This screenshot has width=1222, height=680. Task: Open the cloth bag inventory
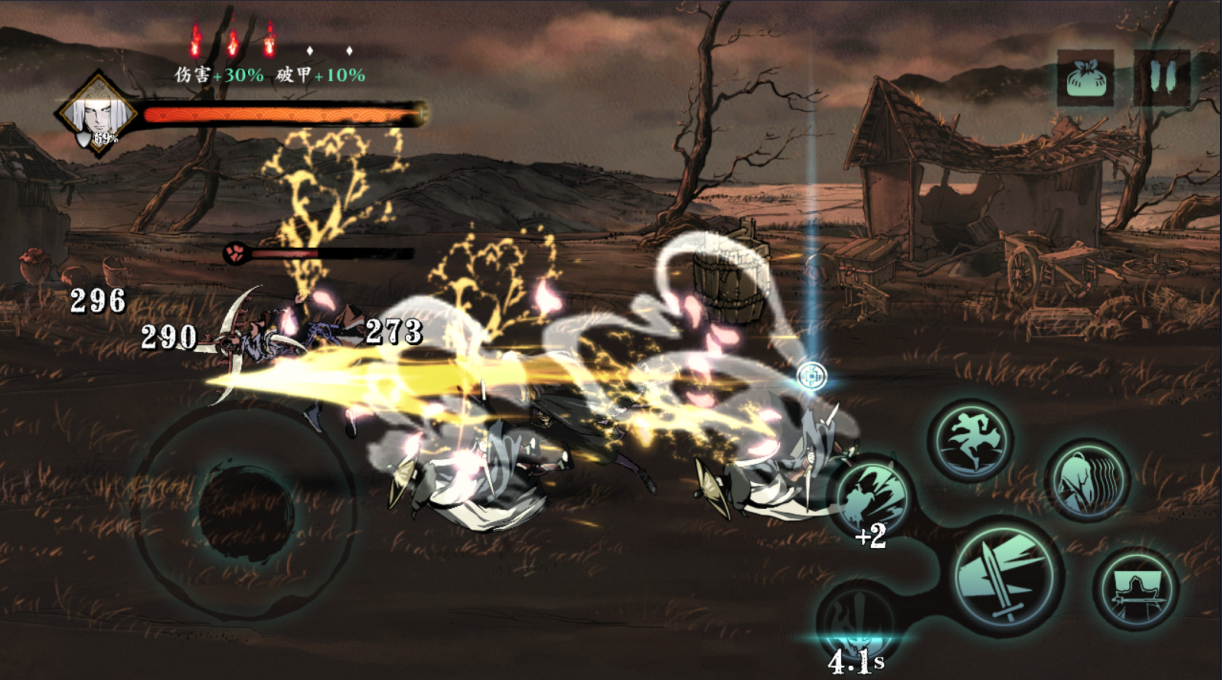(1085, 78)
